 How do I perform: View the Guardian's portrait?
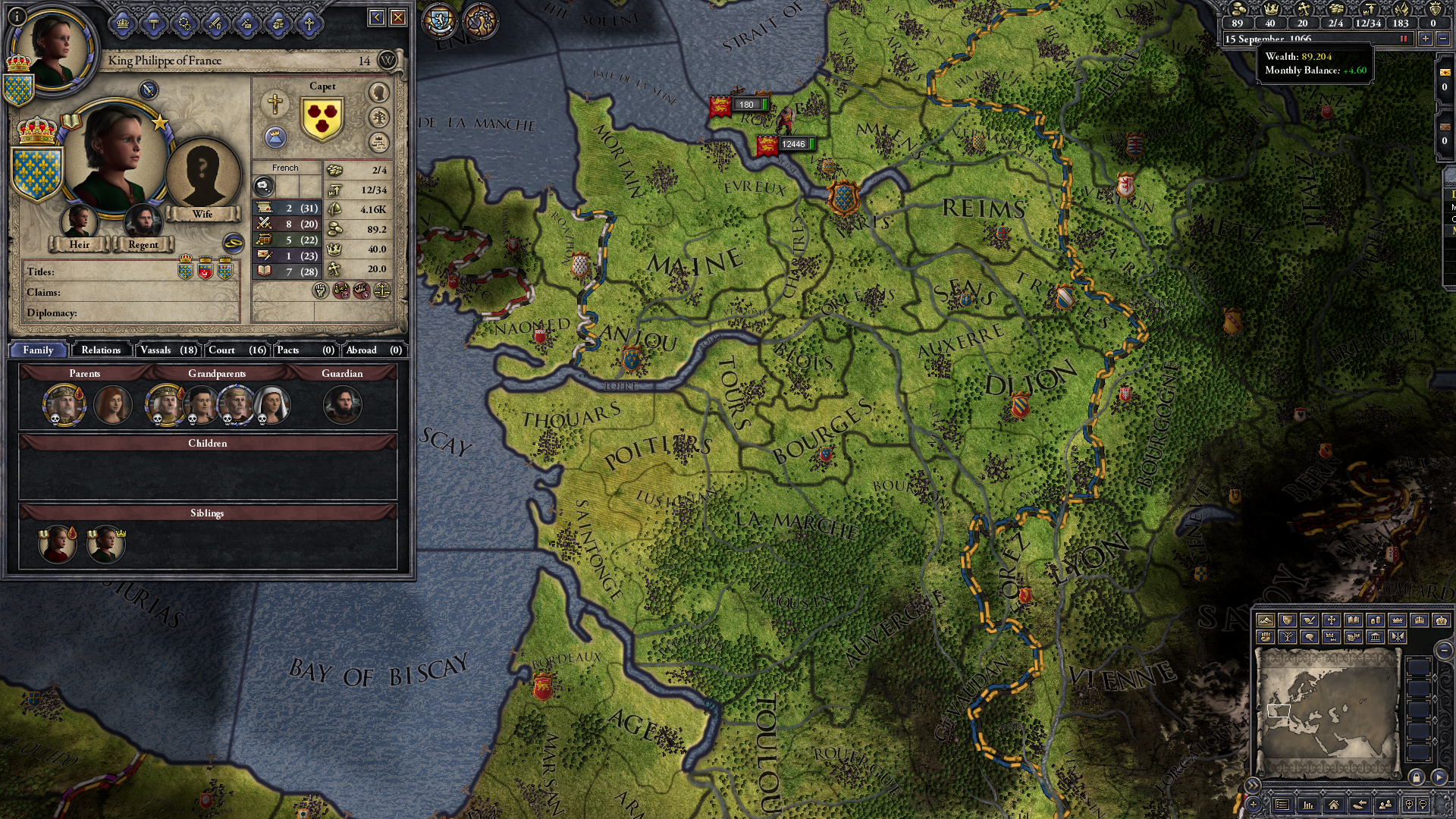(342, 405)
